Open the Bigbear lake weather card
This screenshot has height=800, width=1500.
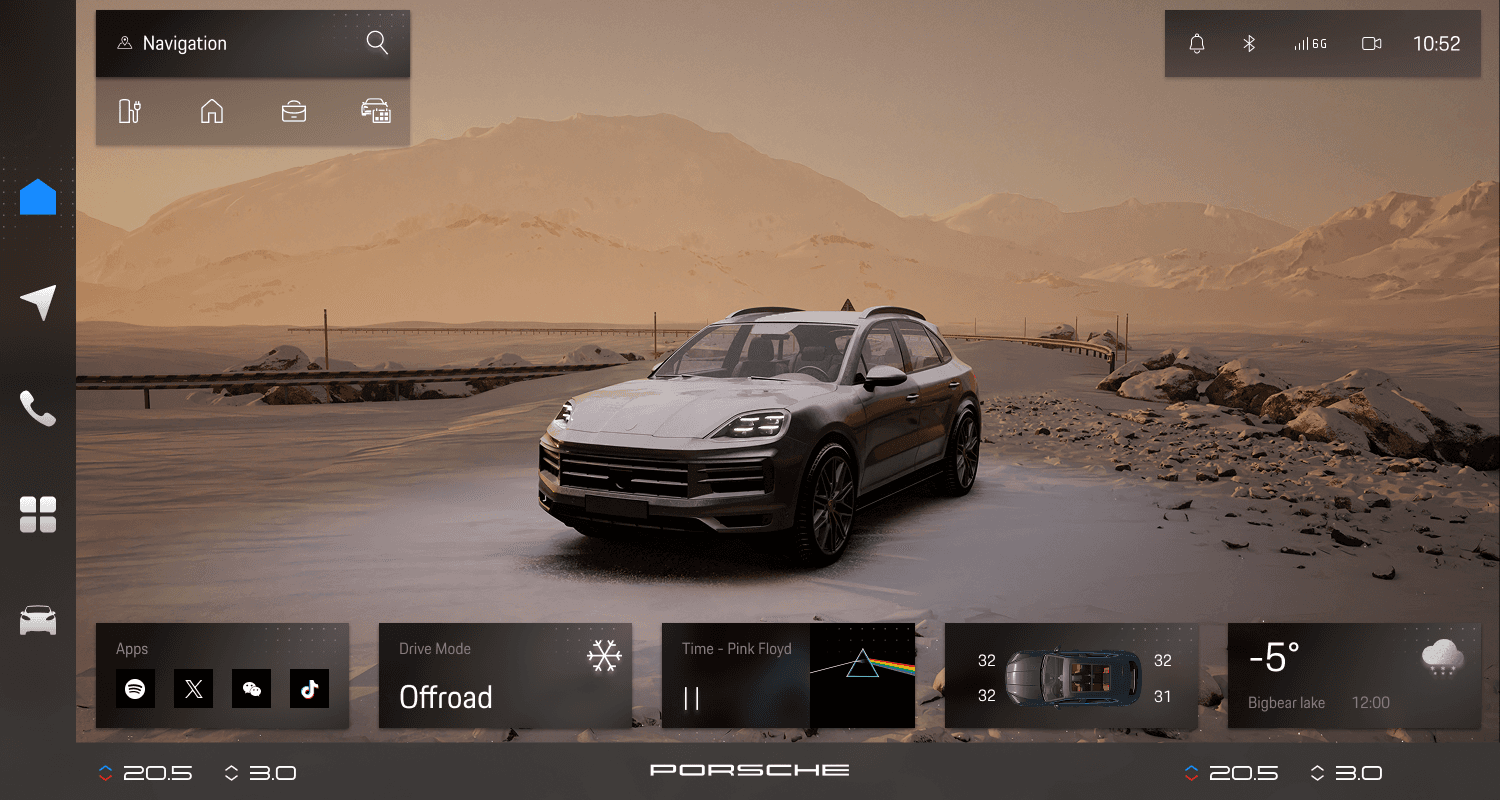(x=1354, y=676)
